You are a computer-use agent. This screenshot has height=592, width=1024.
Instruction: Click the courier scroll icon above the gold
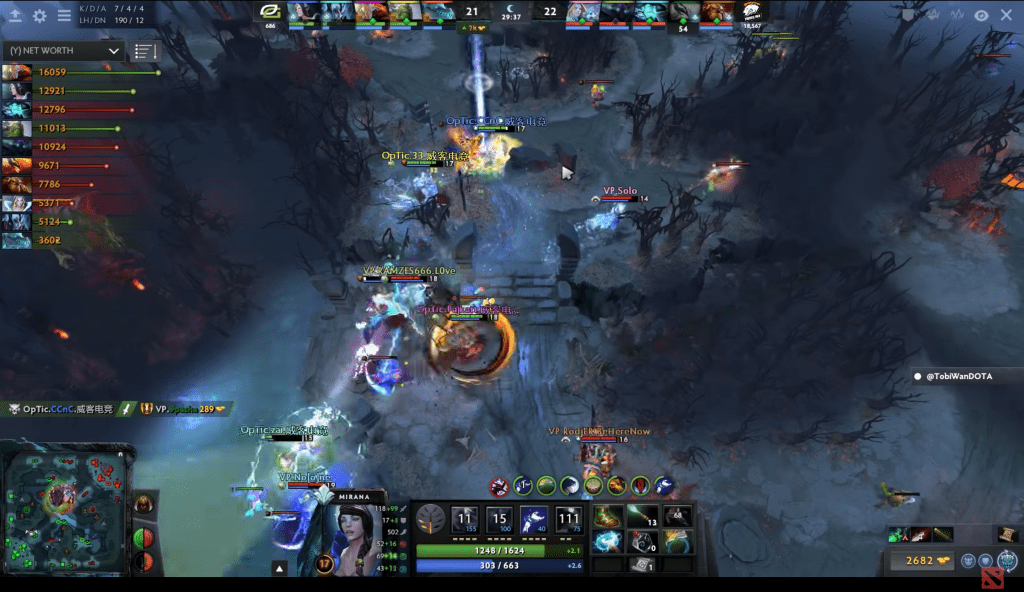(x=1008, y=534)
